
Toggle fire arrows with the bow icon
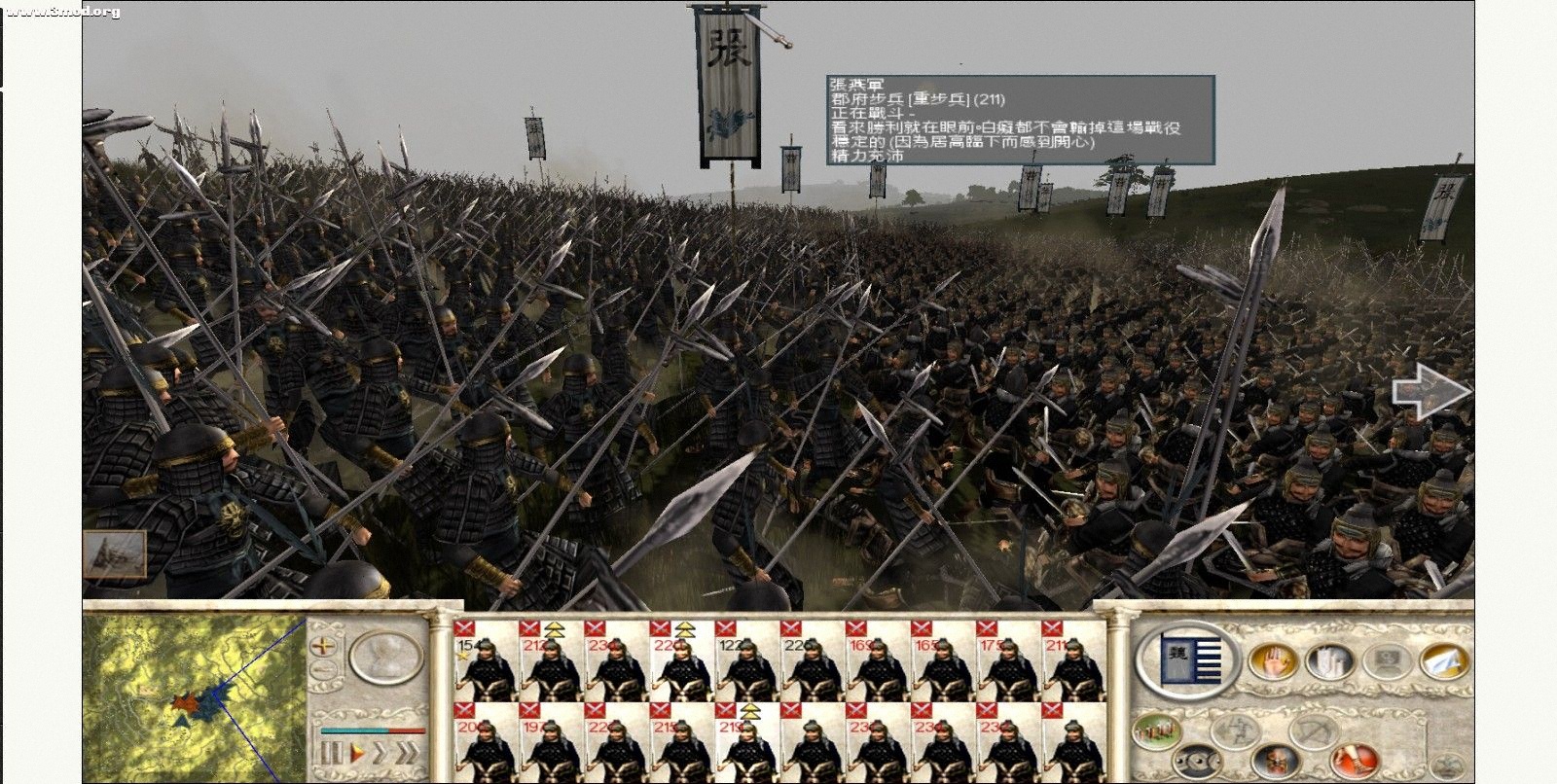[1310, 731]
